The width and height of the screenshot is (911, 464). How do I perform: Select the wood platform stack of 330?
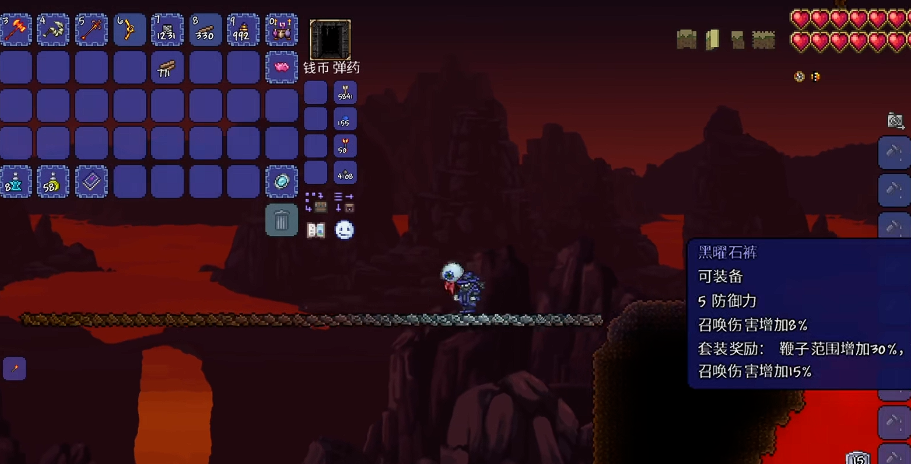click(x=205, y=30)
